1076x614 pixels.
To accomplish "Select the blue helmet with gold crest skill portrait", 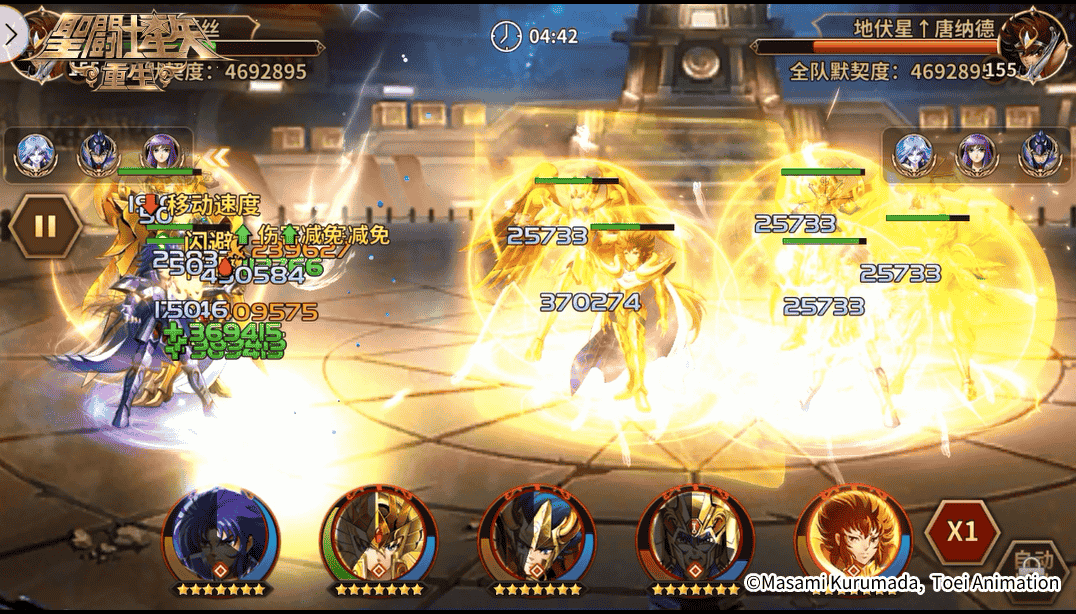I will 537,536.
